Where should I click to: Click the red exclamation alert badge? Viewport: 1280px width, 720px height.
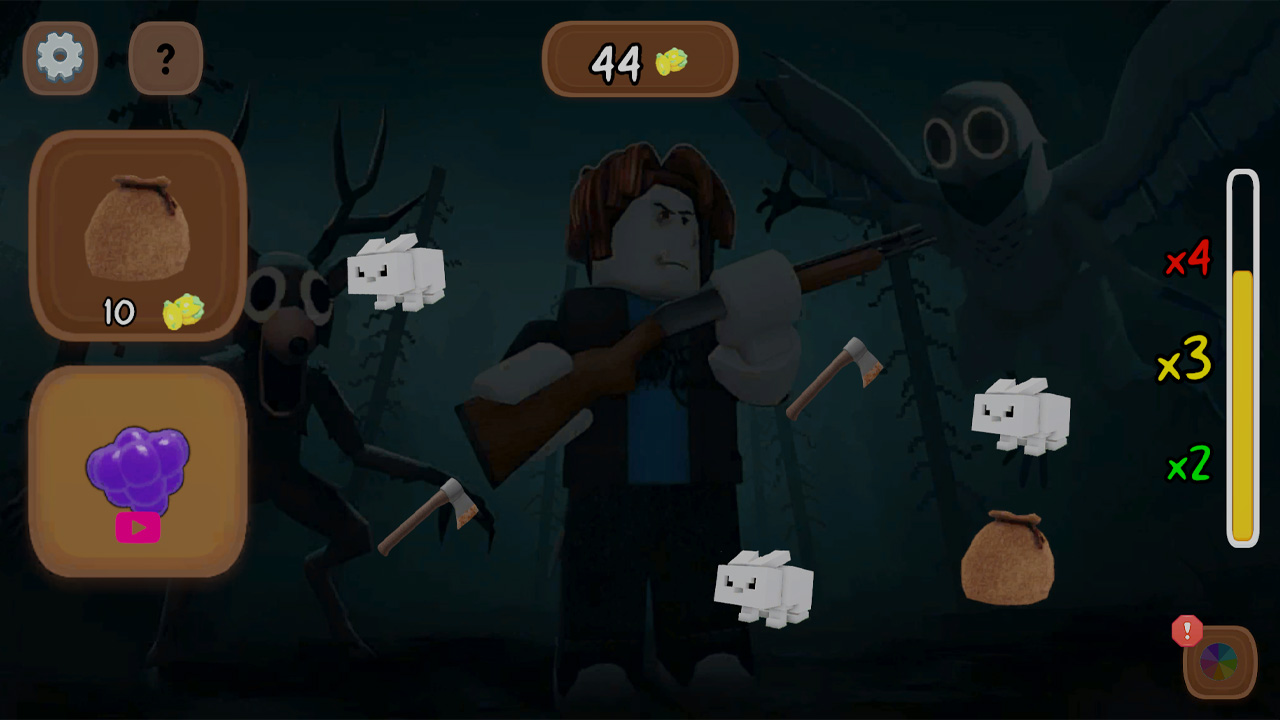click(x=1186, y=631)
